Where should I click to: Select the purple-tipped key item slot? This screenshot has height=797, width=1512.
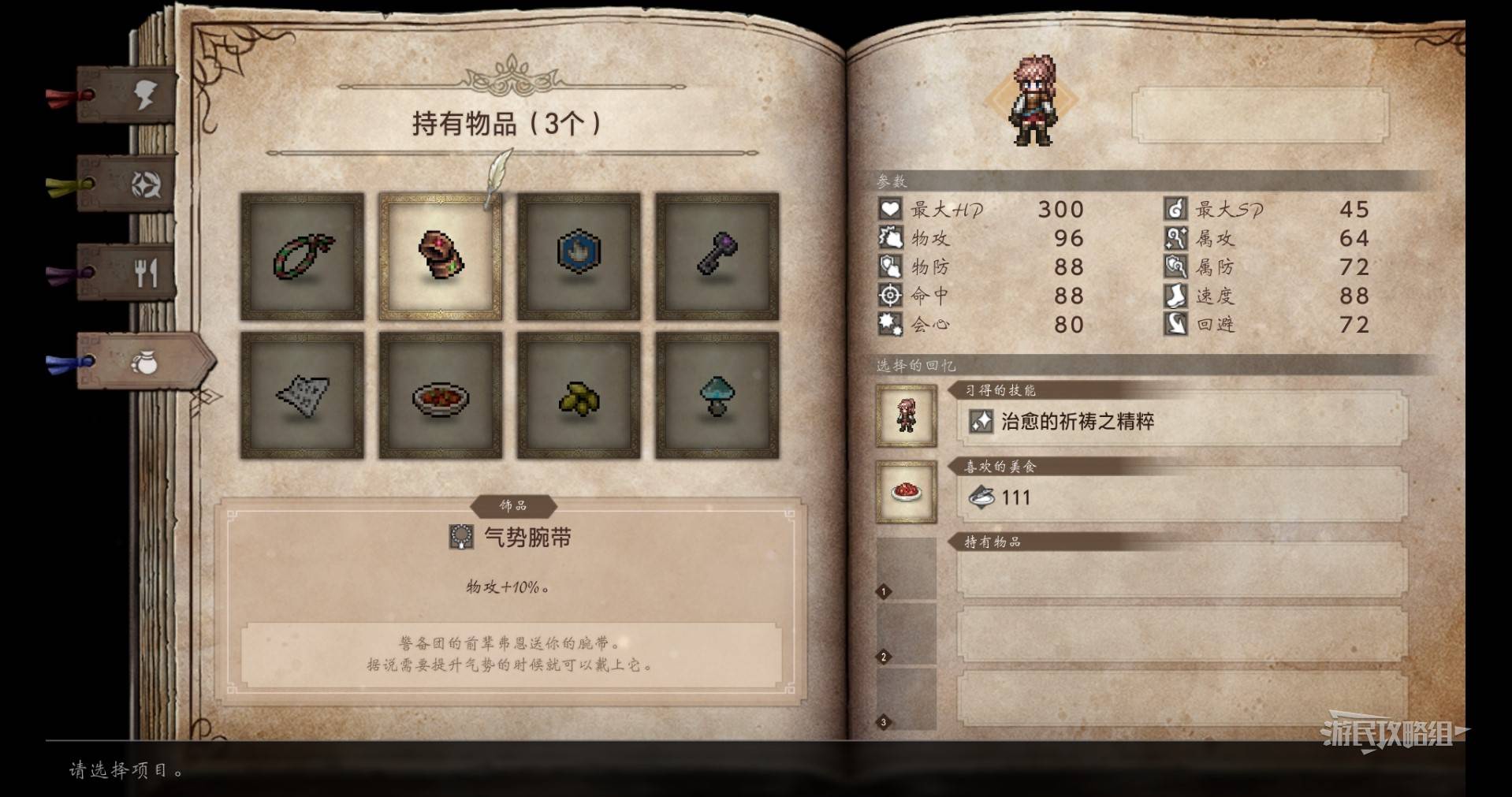[x=717, y=256]
